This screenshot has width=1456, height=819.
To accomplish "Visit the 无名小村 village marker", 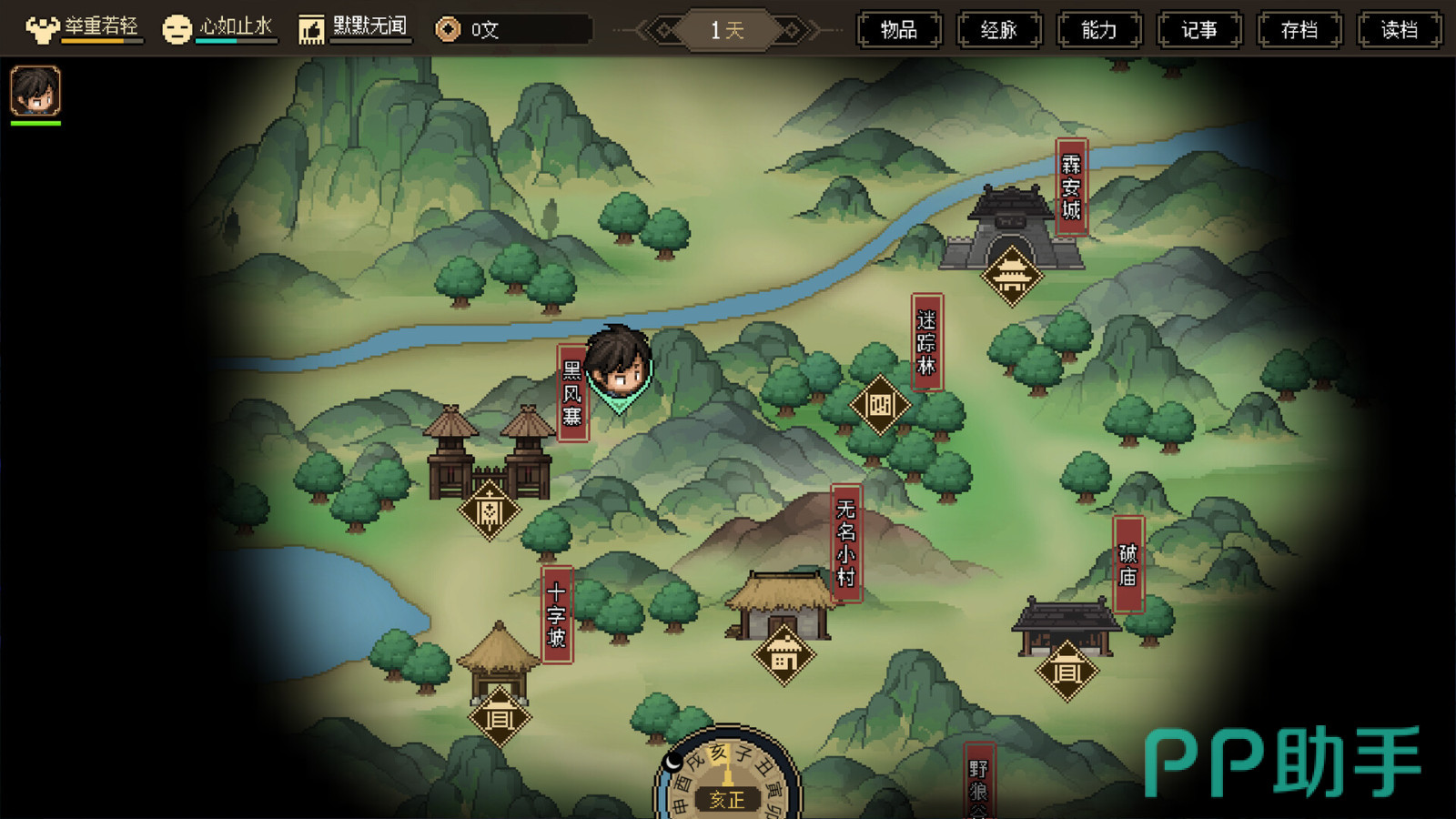I will [784, 654].
